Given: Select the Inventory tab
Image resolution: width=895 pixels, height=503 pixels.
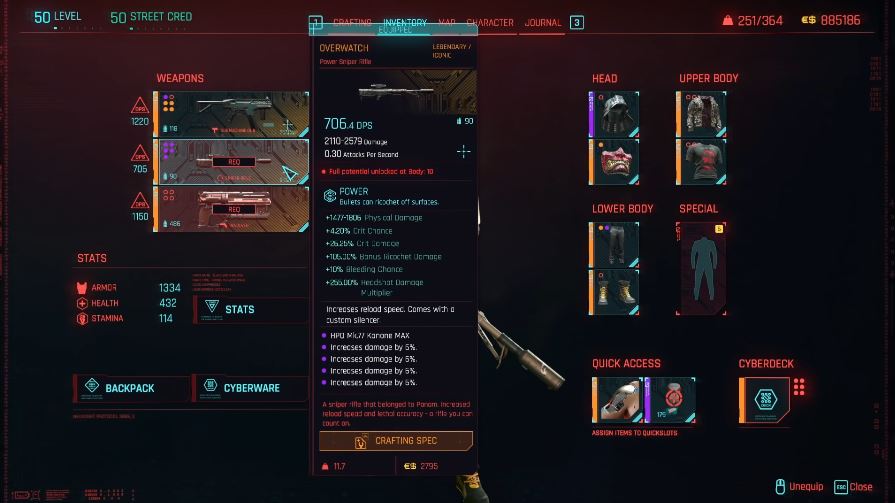Looking at the screenshot, I should (x=405, y=22).
